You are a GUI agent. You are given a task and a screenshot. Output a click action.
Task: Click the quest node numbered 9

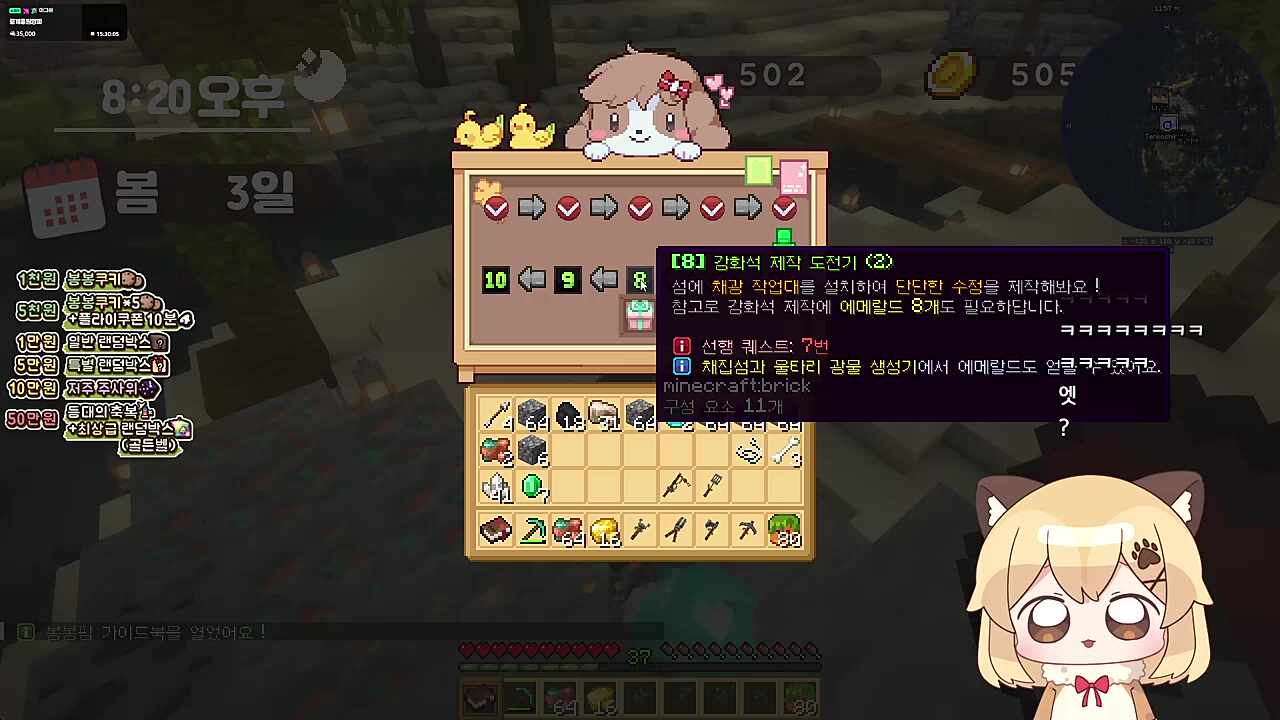[x=567, y=280]
